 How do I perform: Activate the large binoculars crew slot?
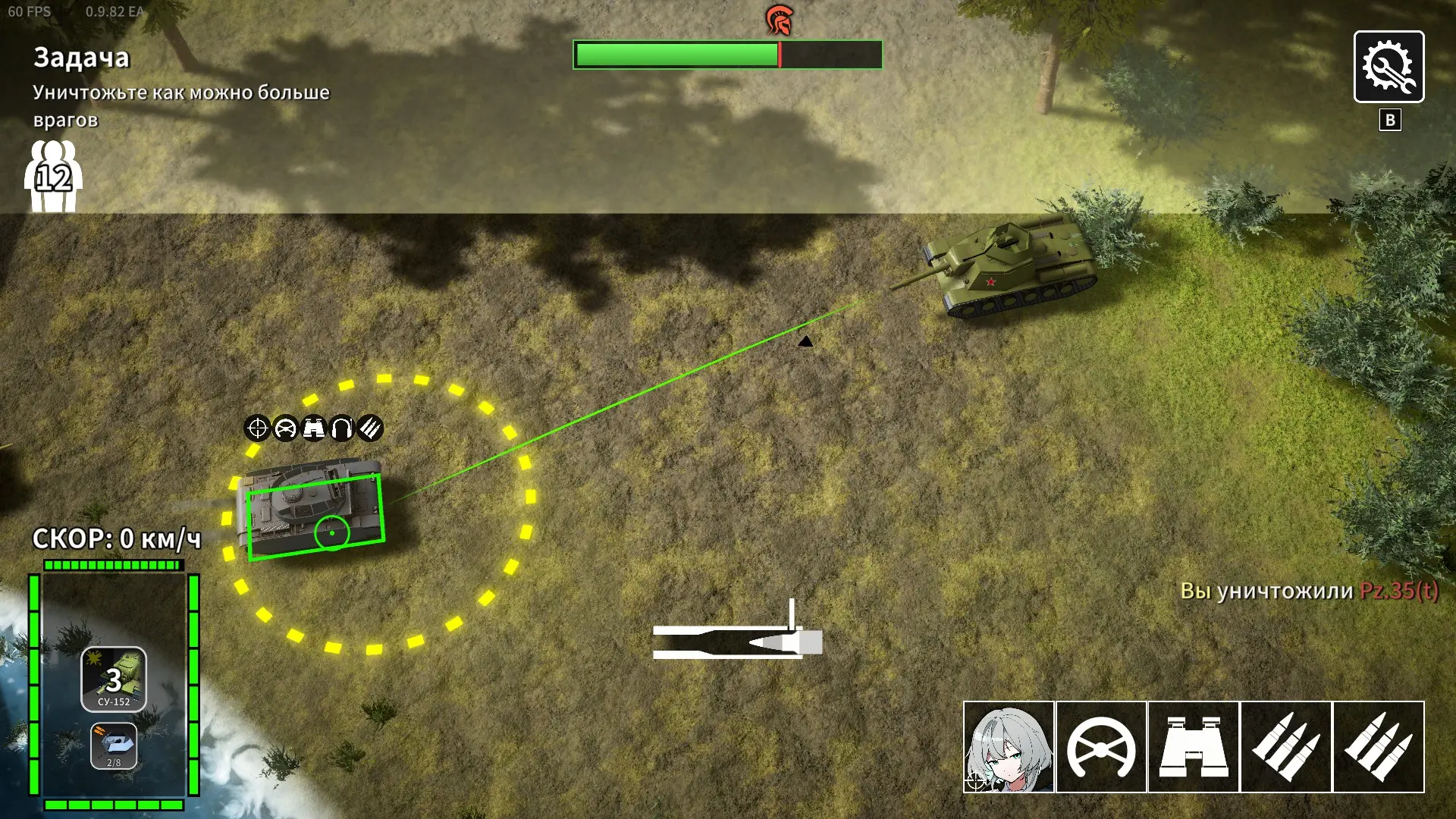(1194, 747)
